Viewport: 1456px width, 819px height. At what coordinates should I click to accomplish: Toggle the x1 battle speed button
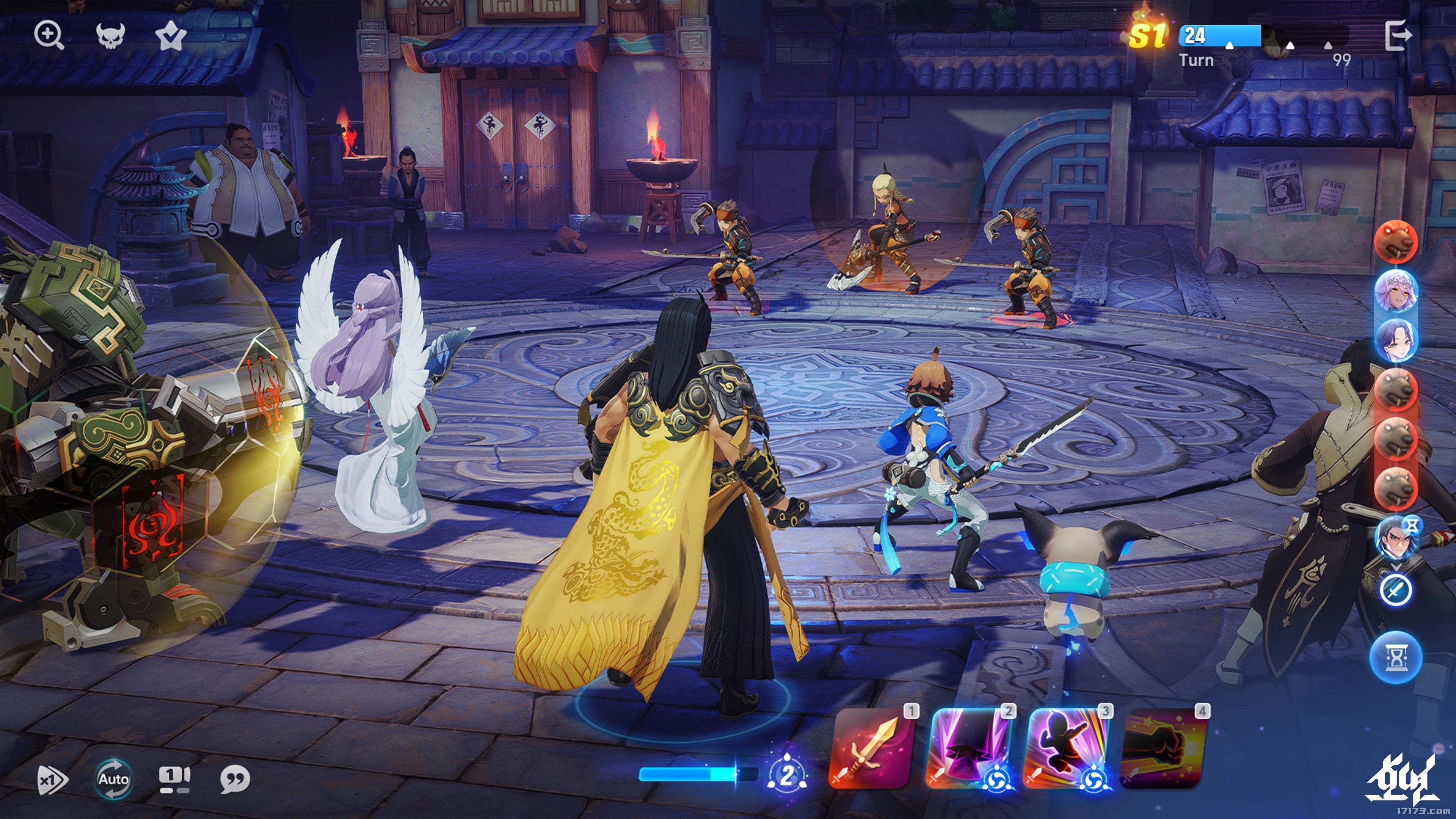[52, 780]
